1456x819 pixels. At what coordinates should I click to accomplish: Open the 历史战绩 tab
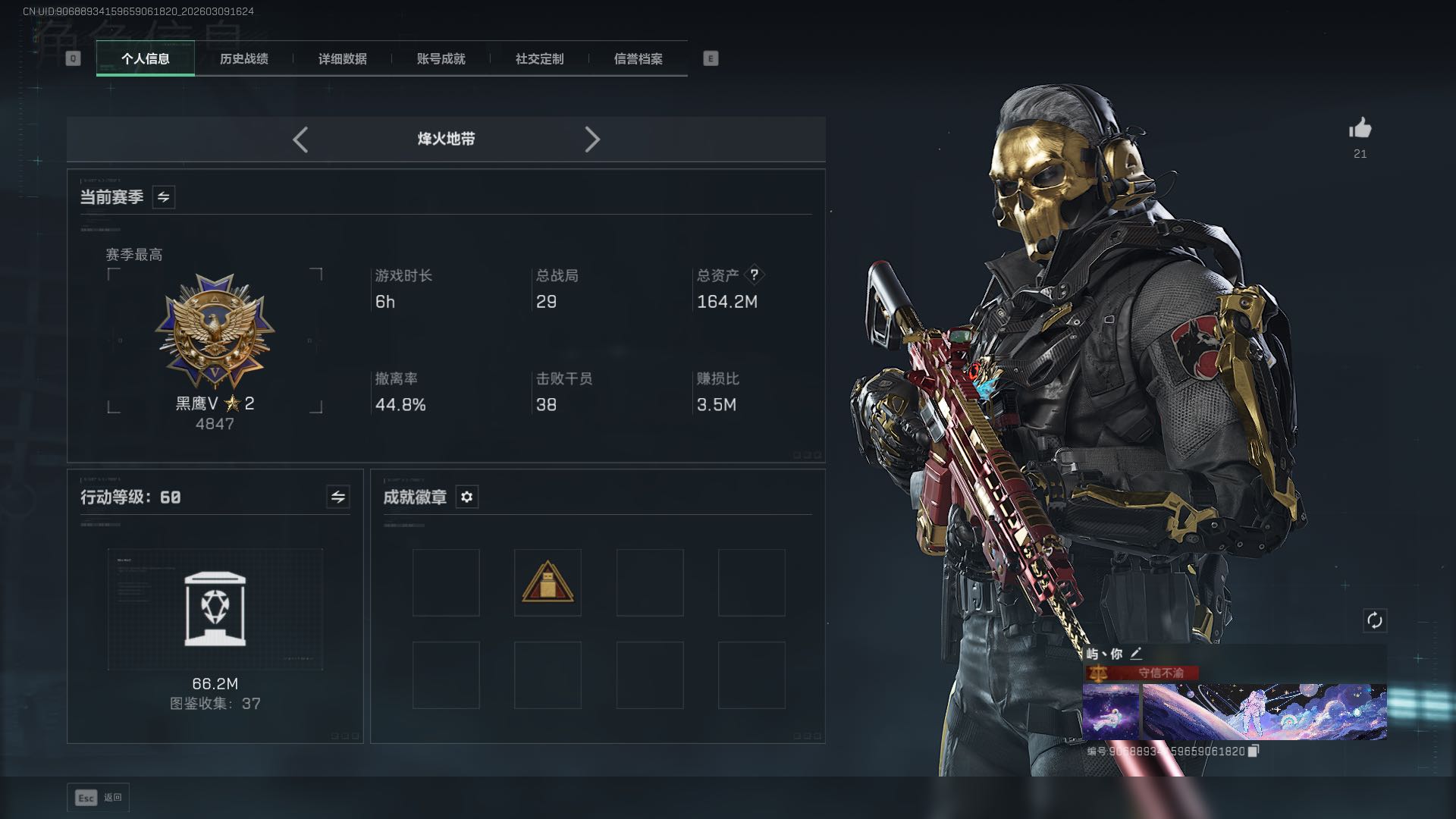(243, 58)
